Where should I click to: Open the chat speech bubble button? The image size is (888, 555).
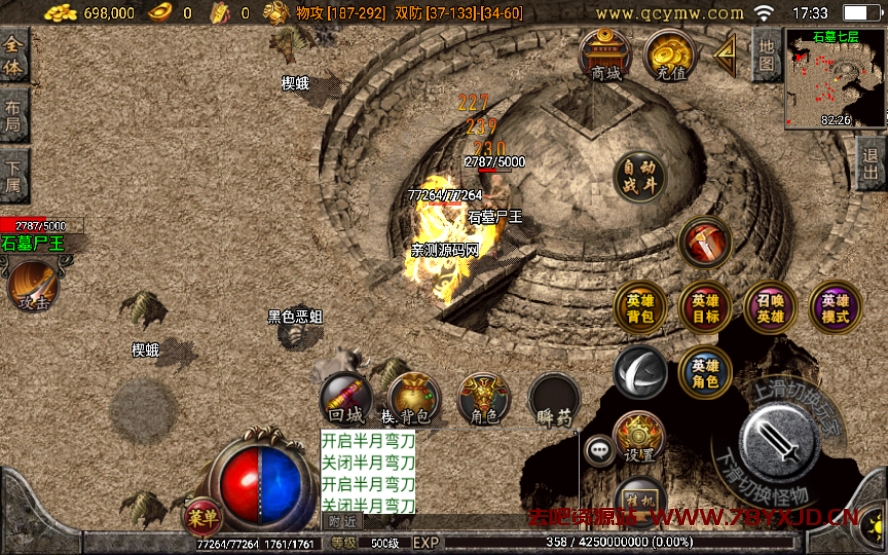tap(599, 452)
